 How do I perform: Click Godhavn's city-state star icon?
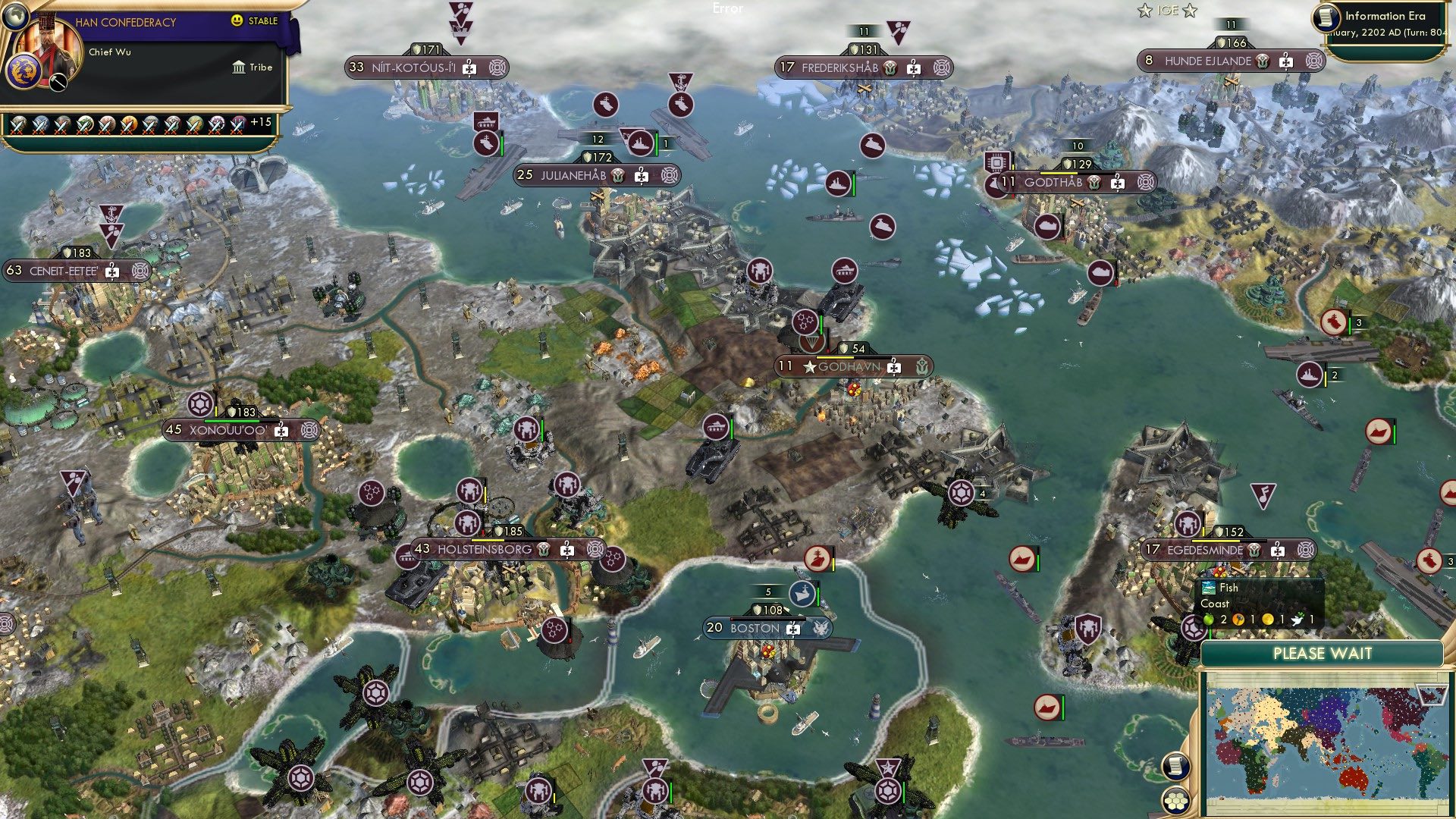810,366
